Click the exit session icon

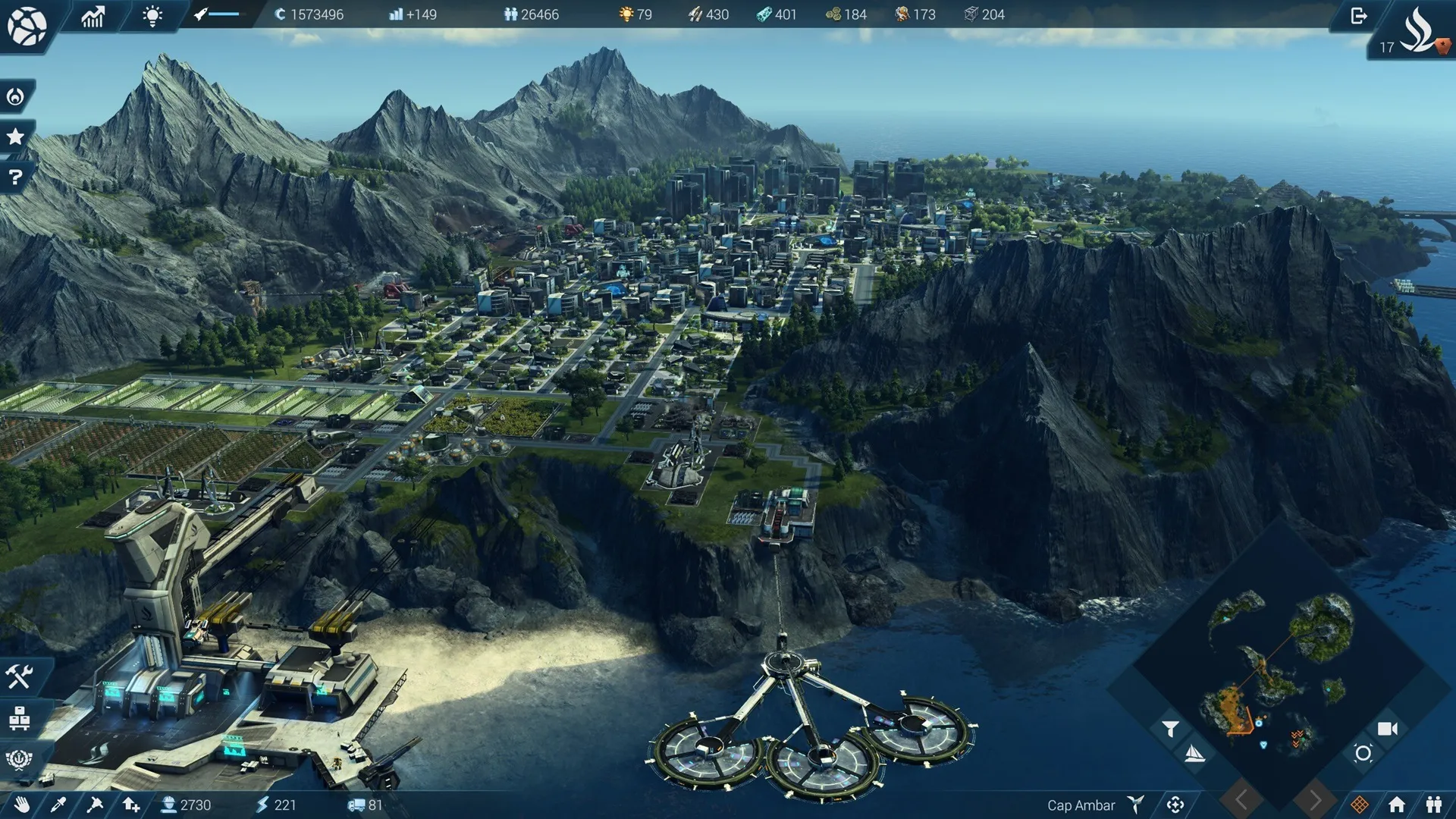(x=1358, y=16)
